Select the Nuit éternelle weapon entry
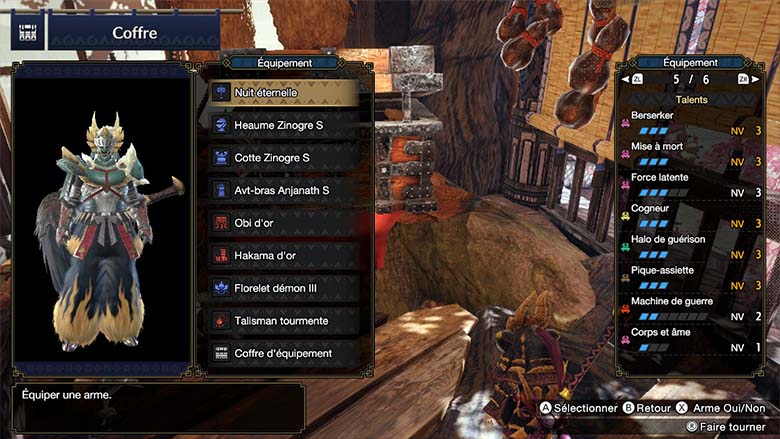This screenshot has width=780, height=439. pyautogui.click(x=285, y=92)
